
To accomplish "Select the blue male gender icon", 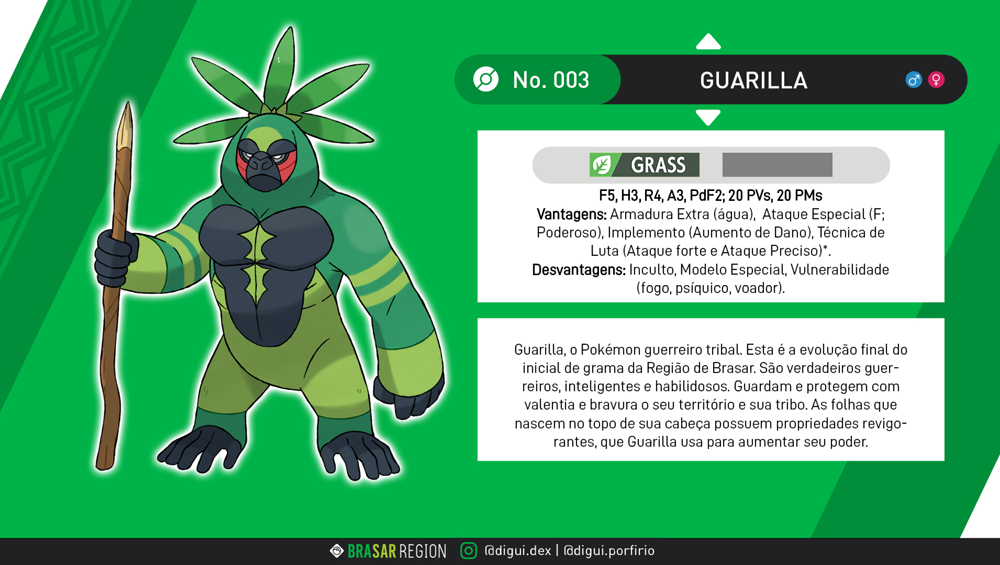I will tap(913, 80).
